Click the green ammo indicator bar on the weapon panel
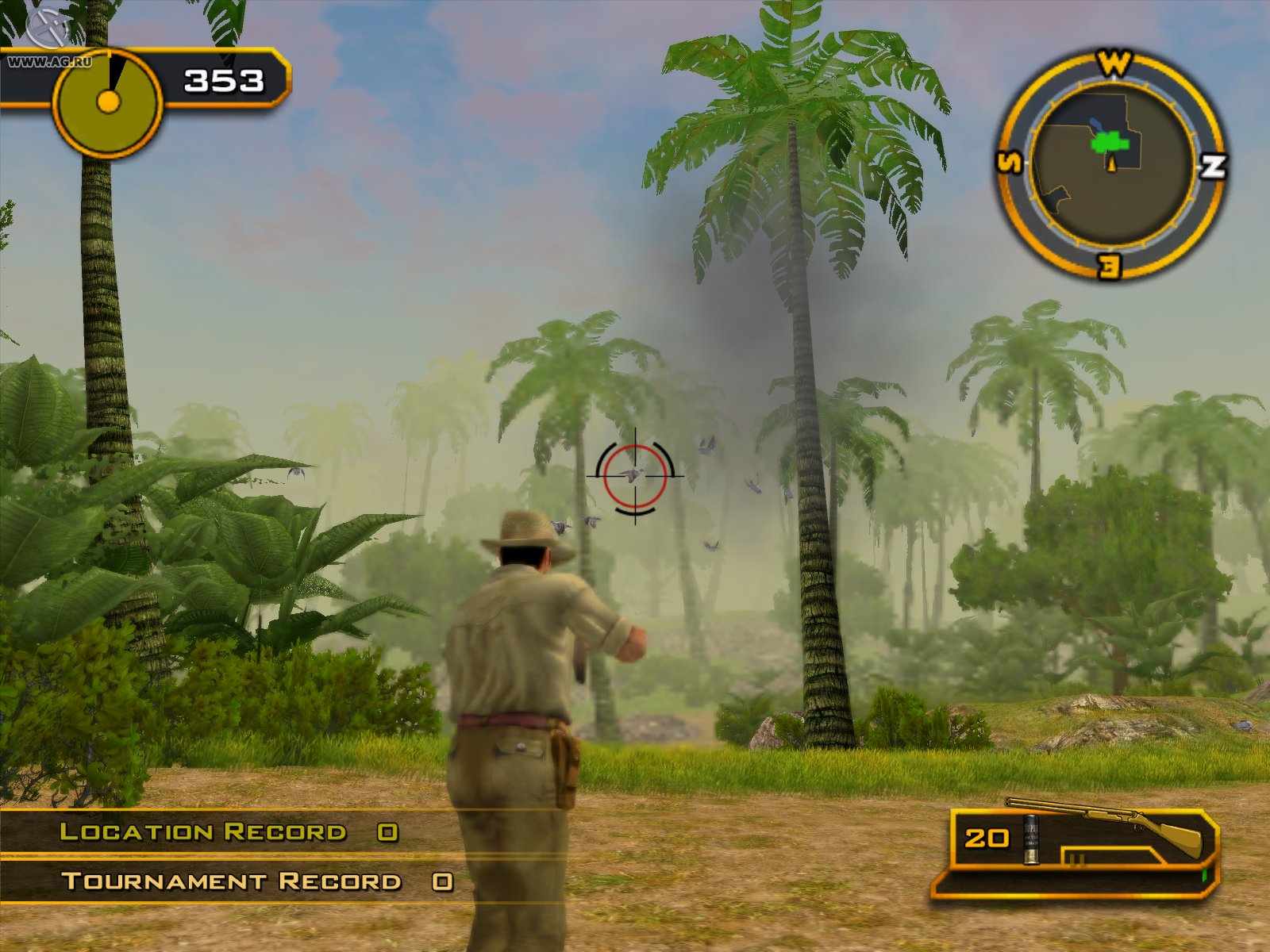Viewport: 1270px width, 952px height. [x=1204, y=875]
